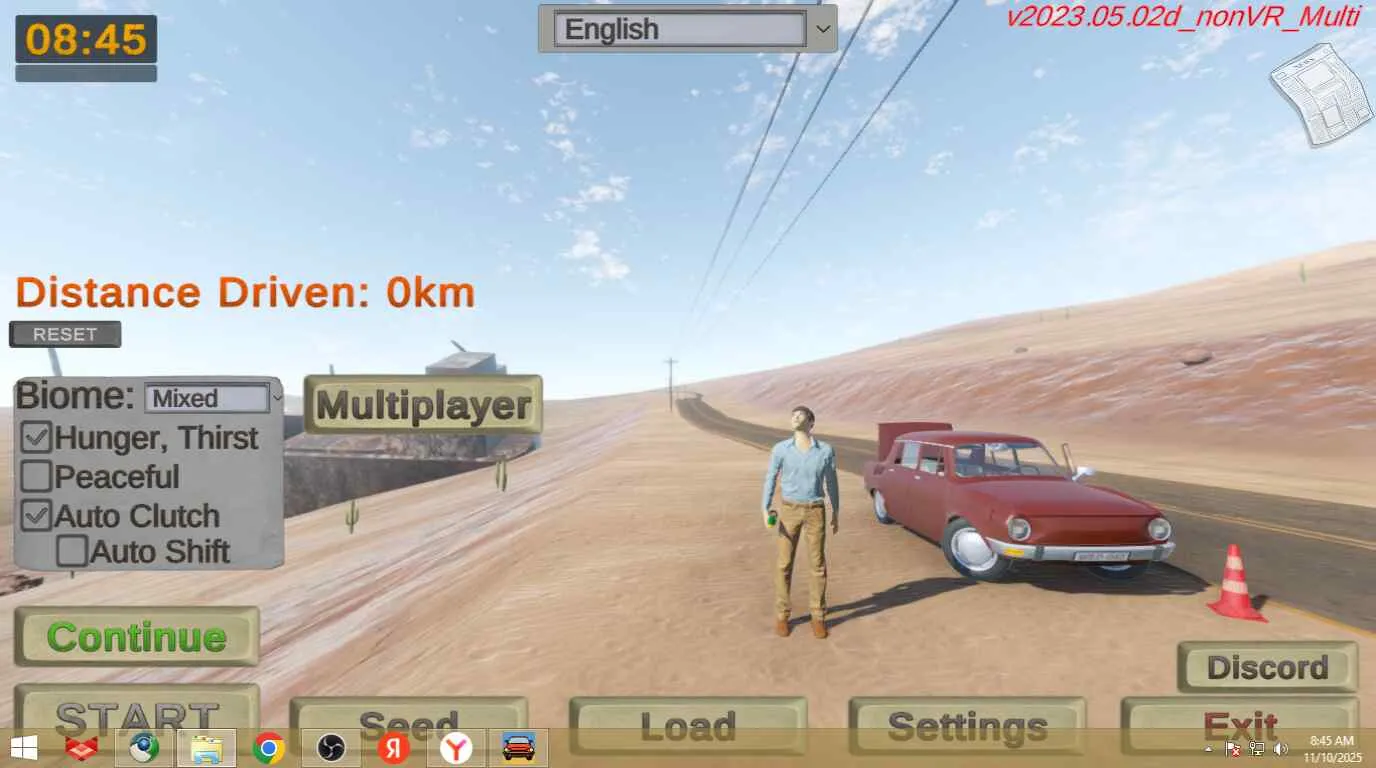Image resolution: width=1376 pixels, height=768 pixels.
Task: Toggle the Auto Clutch checkbox
Action: click(x=37, y=516)
